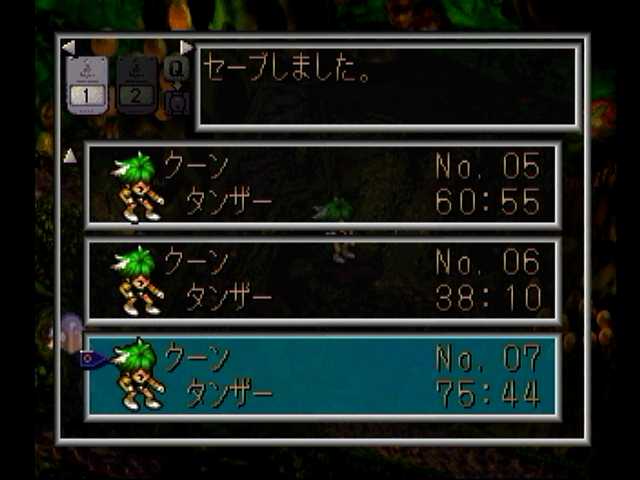Pick highlighted save file No. 07
Image resolution: width=640 pixels, height=480 pixels.
click(322, 376)
